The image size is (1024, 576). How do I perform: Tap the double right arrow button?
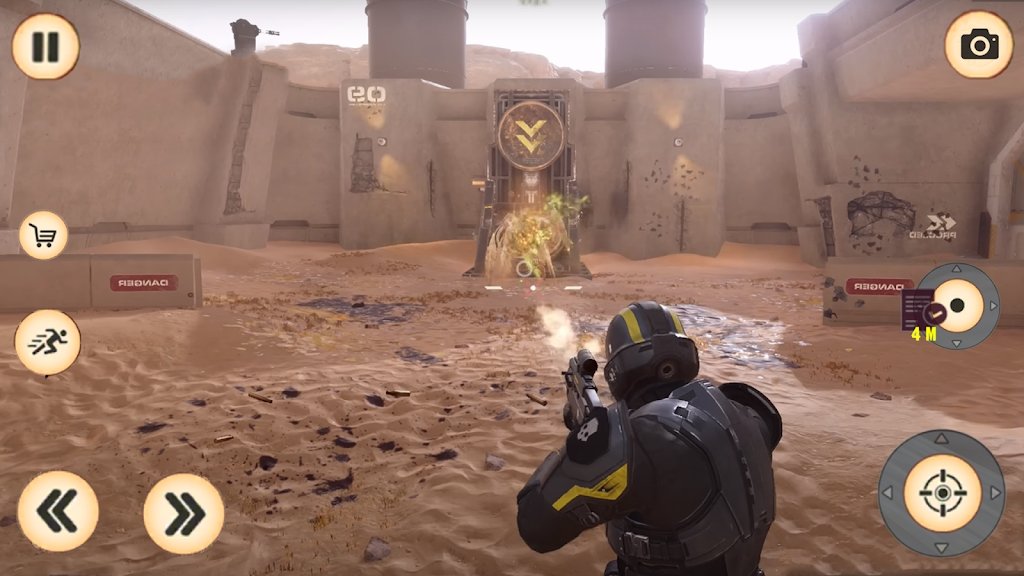(x=183, y=513)
